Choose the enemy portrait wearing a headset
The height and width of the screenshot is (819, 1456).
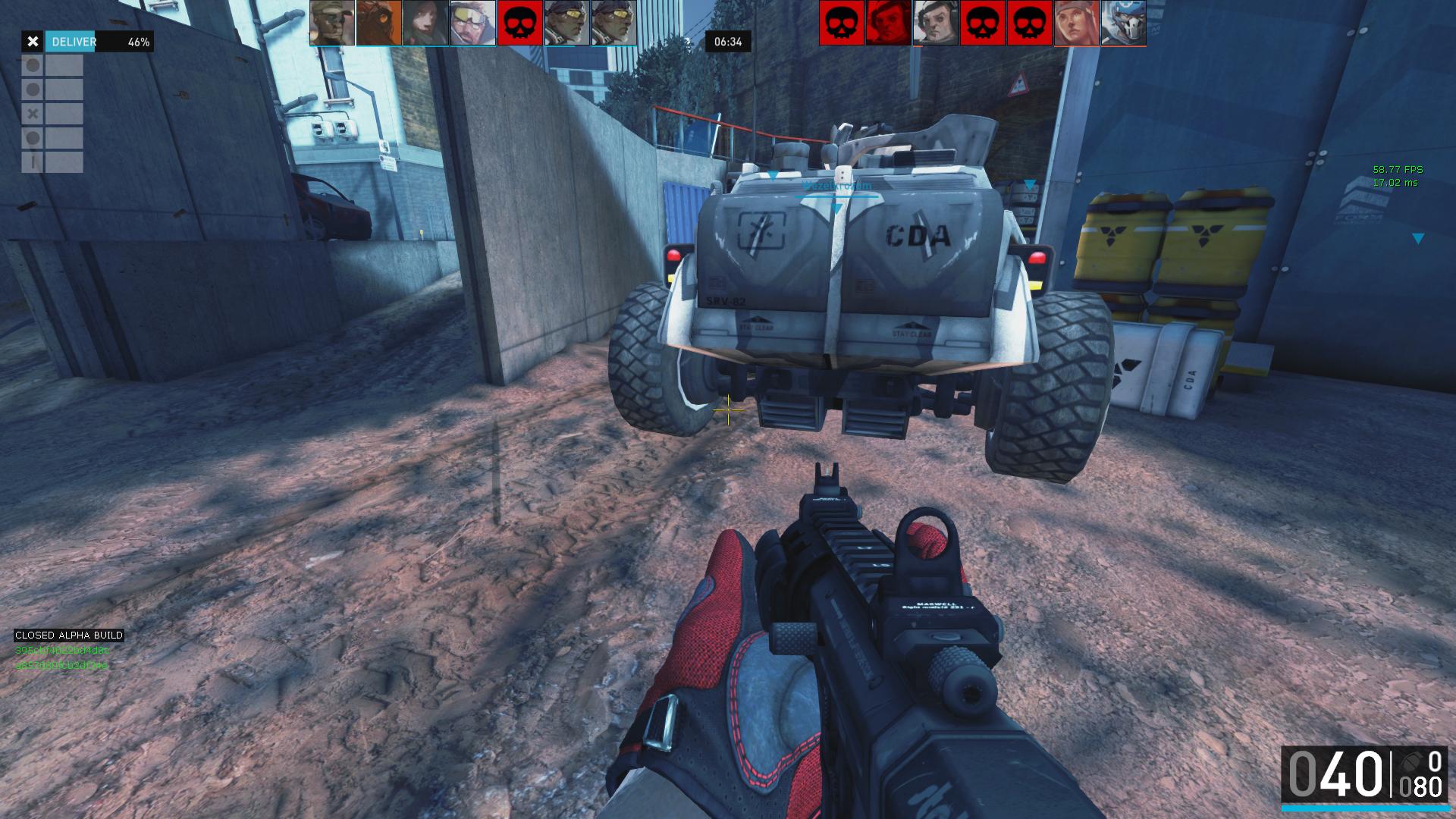pos(936,23)
